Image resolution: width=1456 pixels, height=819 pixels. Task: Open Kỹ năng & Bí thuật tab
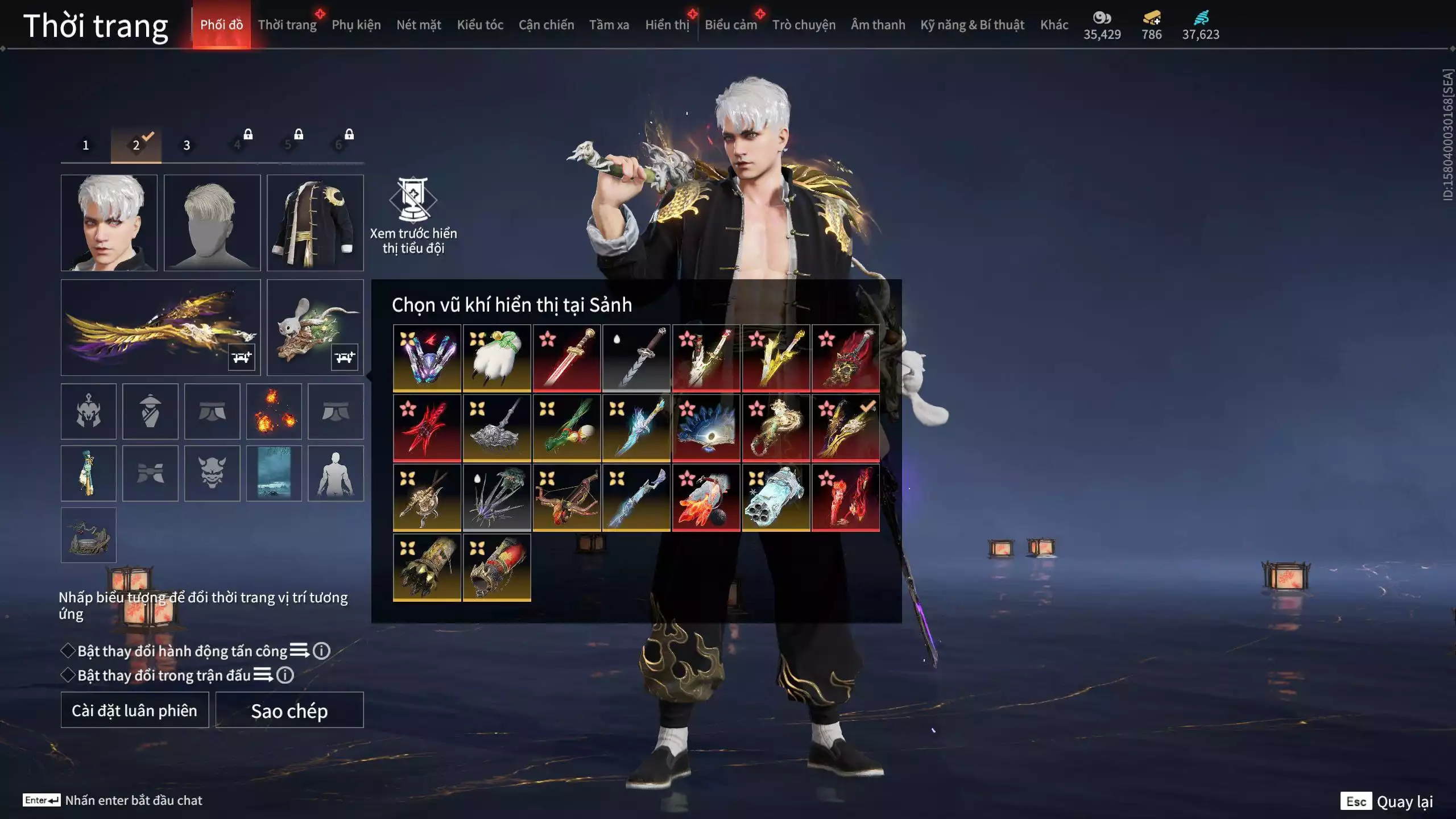972,25
